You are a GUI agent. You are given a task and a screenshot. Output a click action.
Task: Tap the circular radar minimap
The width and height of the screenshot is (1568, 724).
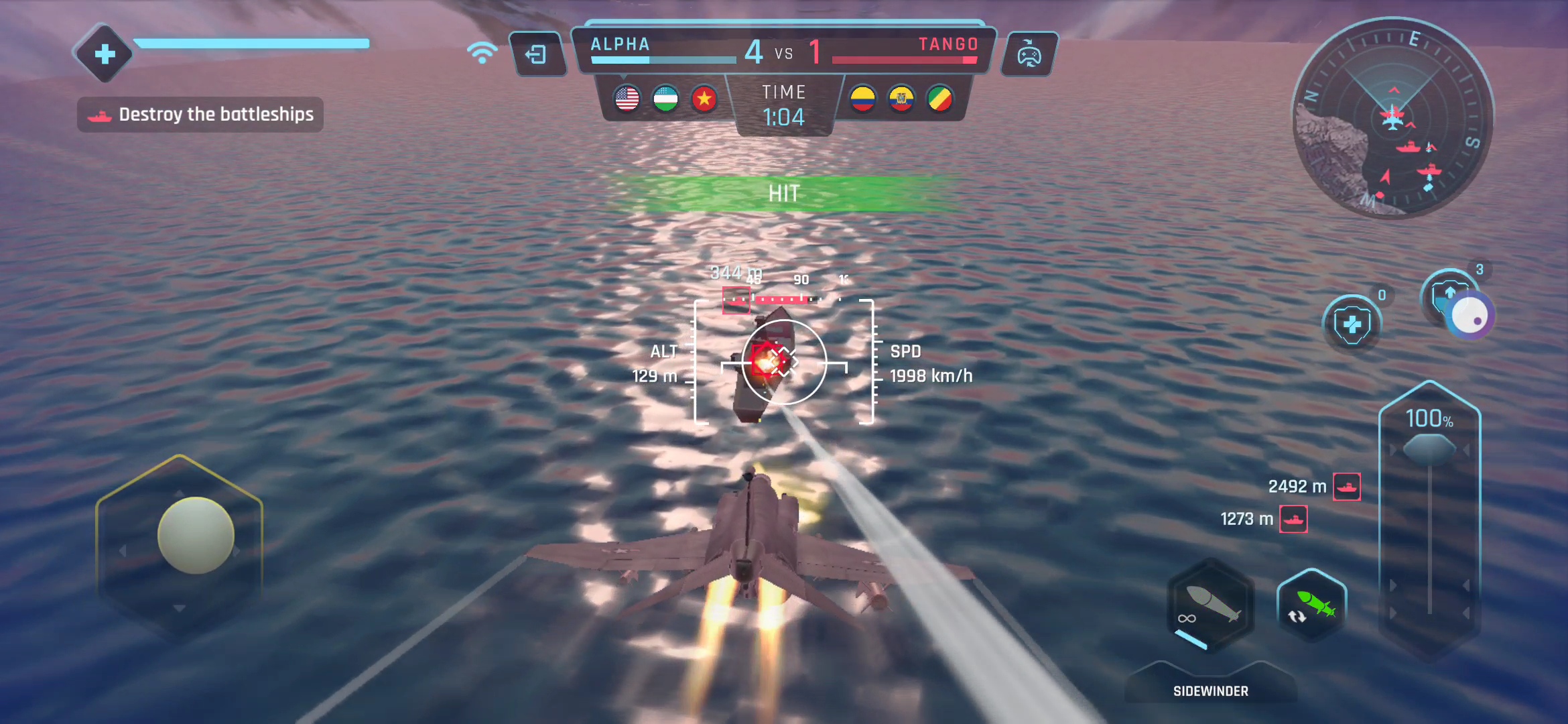[x=1392, y=119]
